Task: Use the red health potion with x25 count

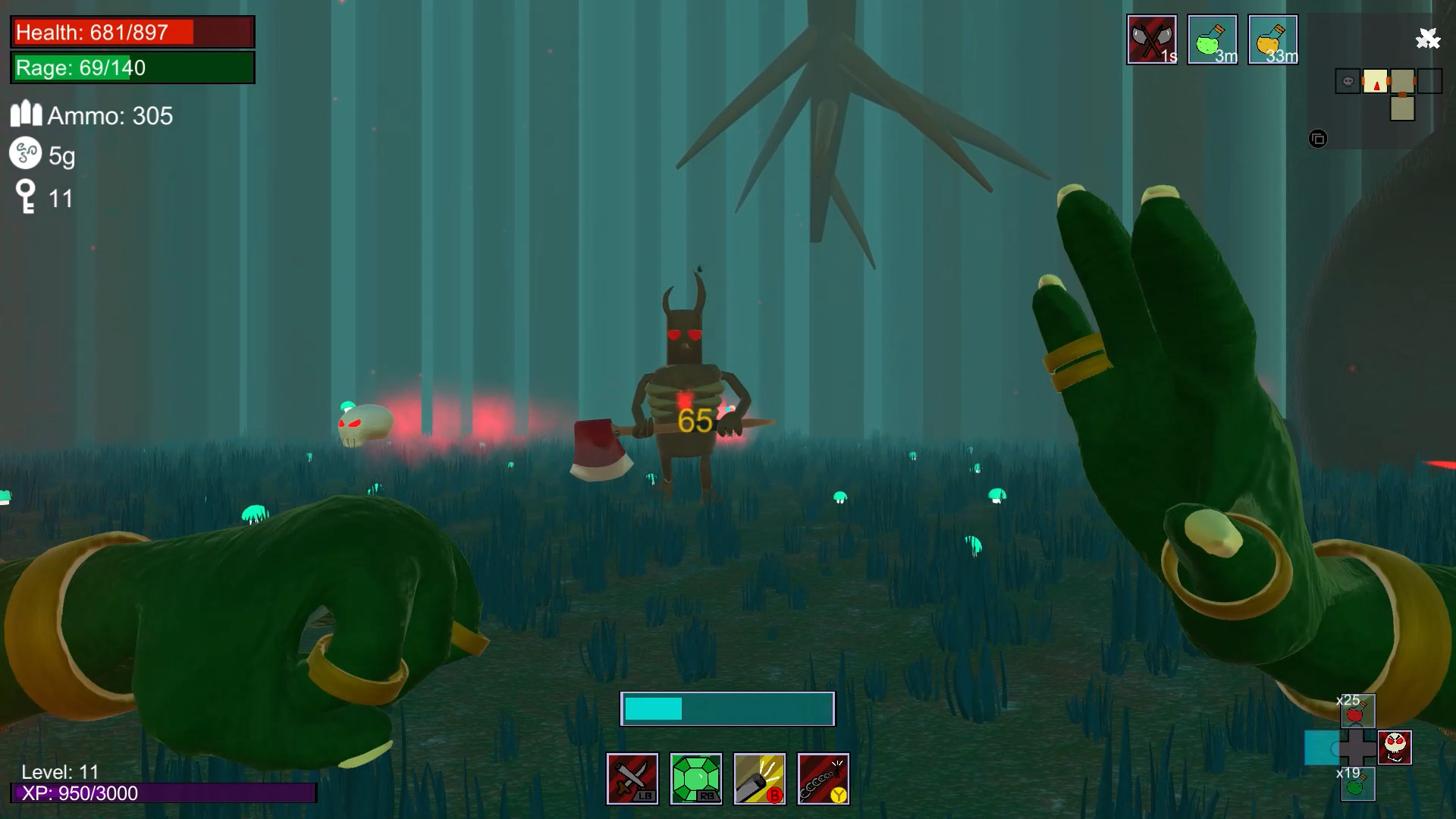Action: (x=1360, y=711)
